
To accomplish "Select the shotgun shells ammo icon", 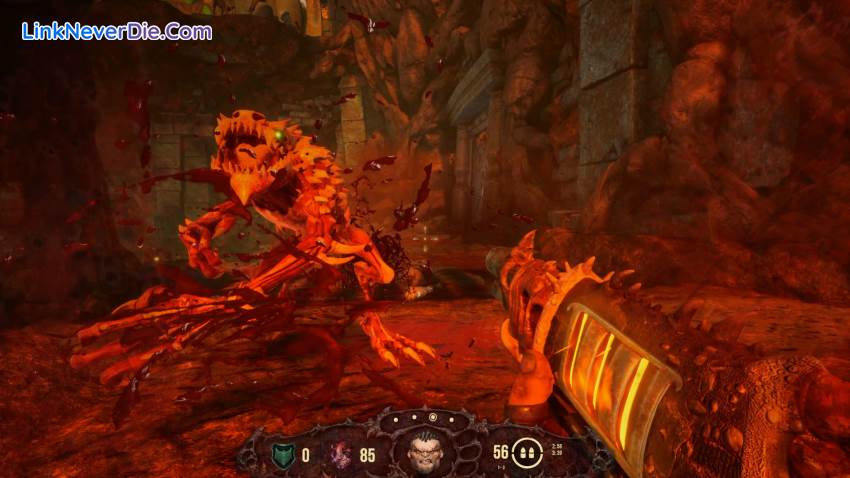I will click(x=526, y=454).
